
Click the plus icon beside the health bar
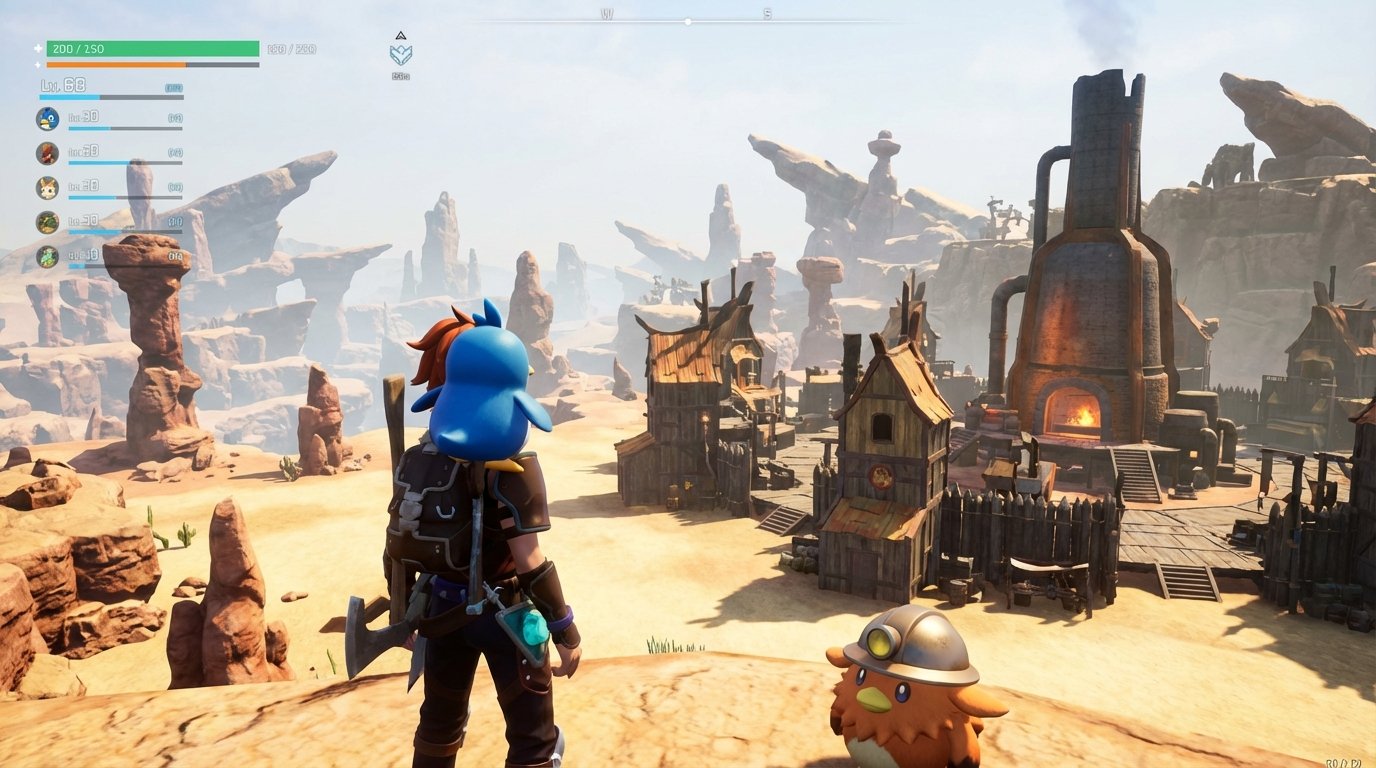coord(37,48)
